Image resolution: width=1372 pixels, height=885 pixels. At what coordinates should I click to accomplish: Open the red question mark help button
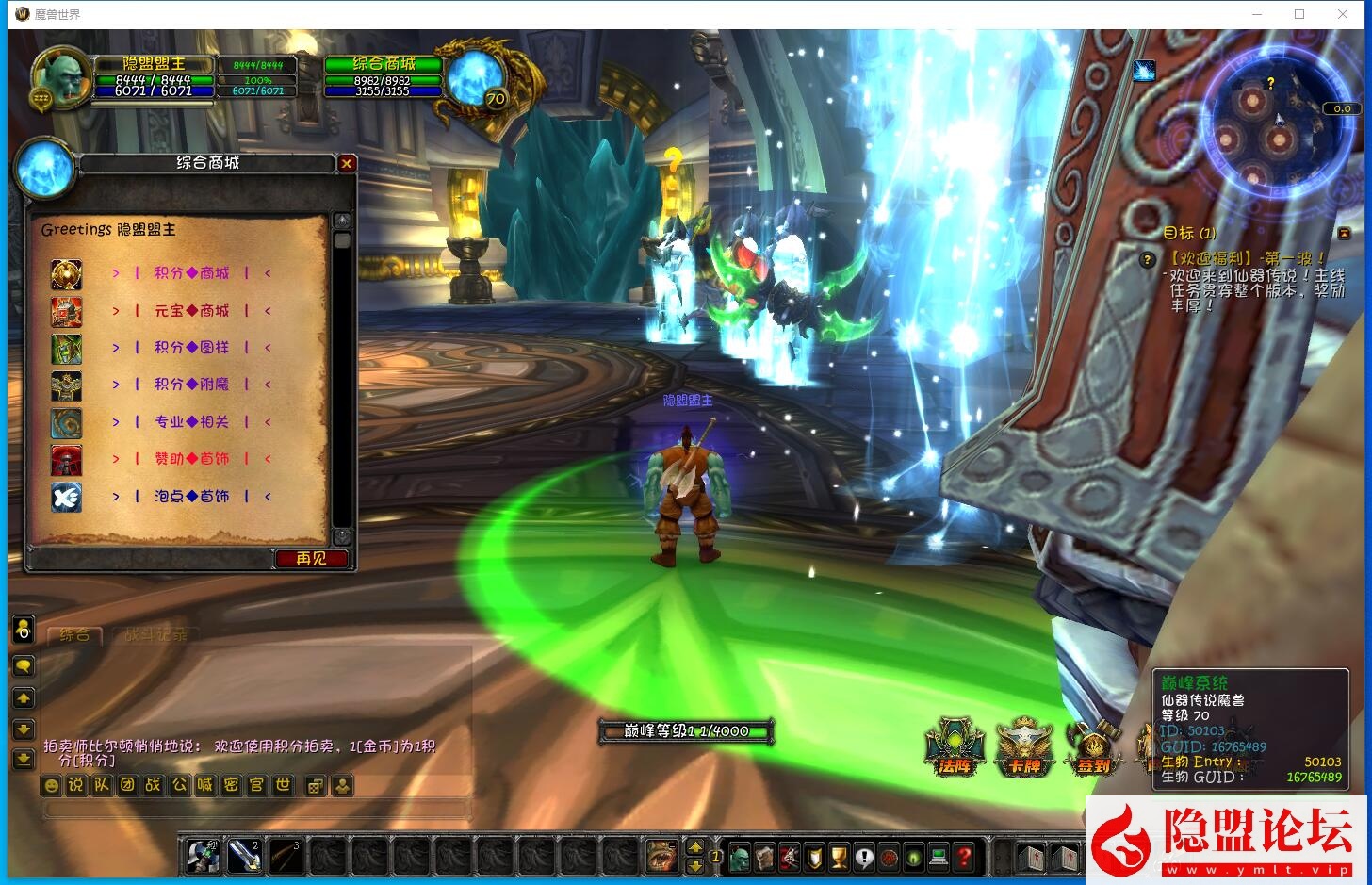pyautogui.click(x=963, y=858)
